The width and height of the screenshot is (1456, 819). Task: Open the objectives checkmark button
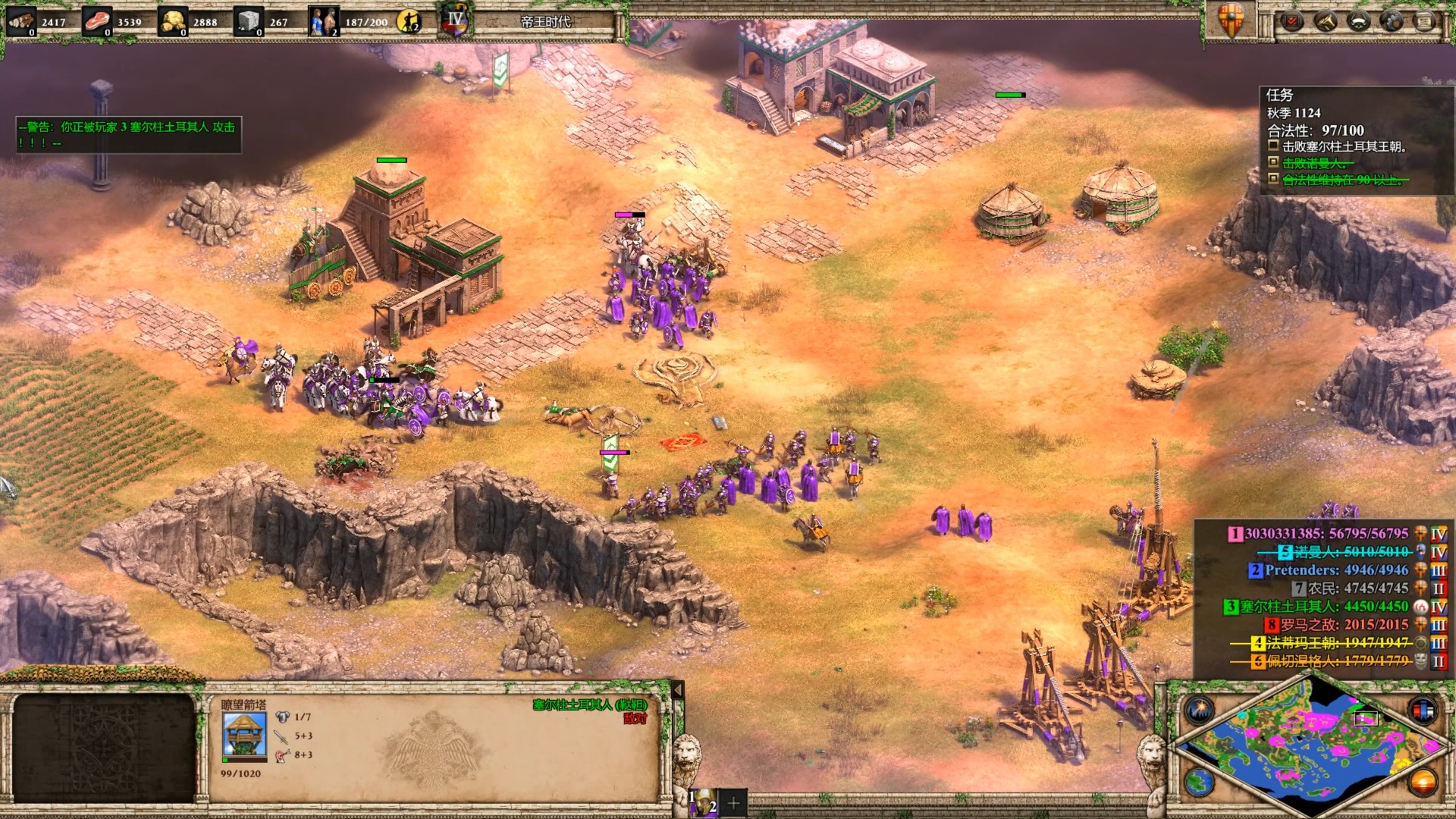1292,21
